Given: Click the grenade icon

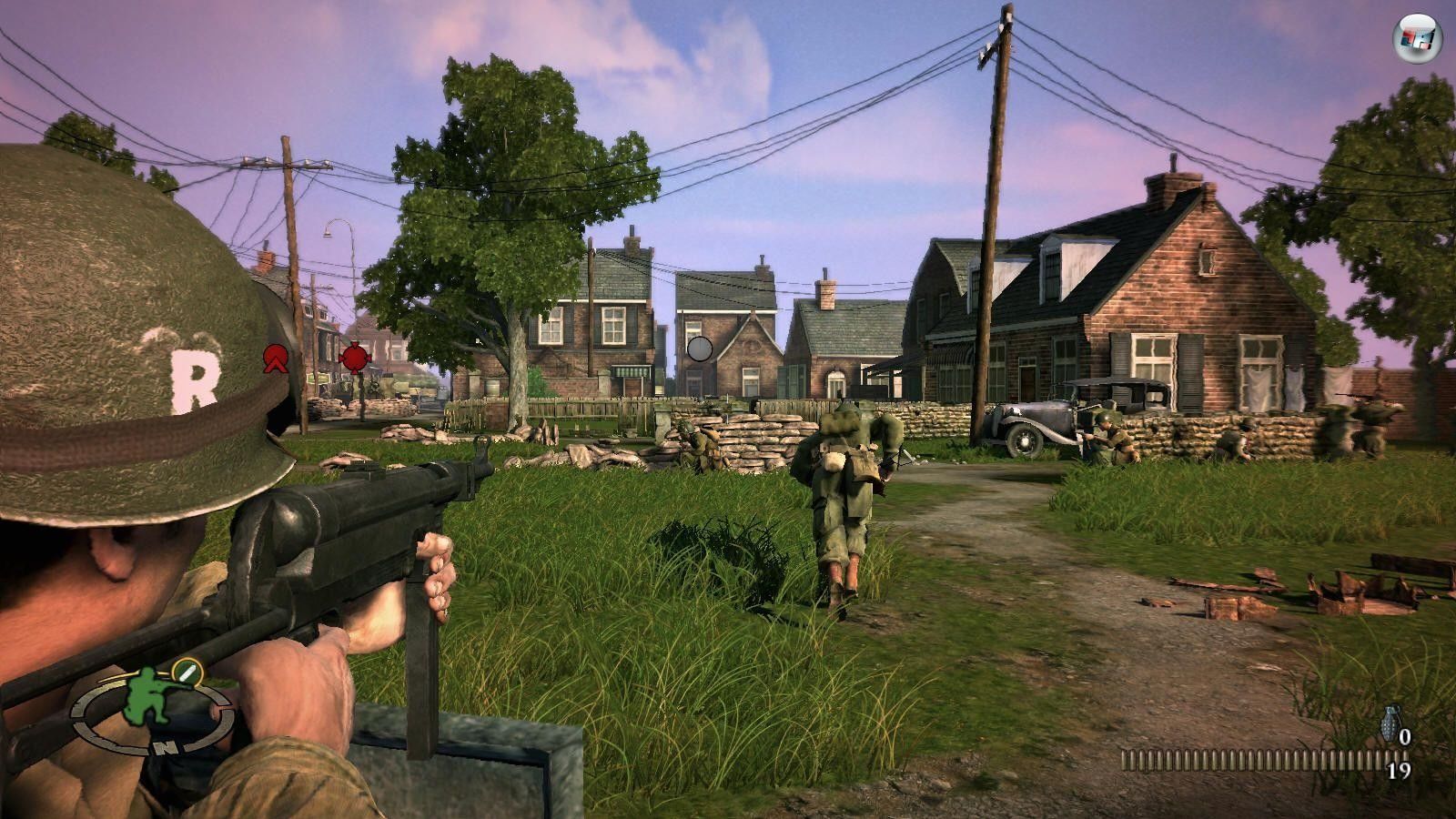Looking at the screenshot, I should tap(1389, 724).
